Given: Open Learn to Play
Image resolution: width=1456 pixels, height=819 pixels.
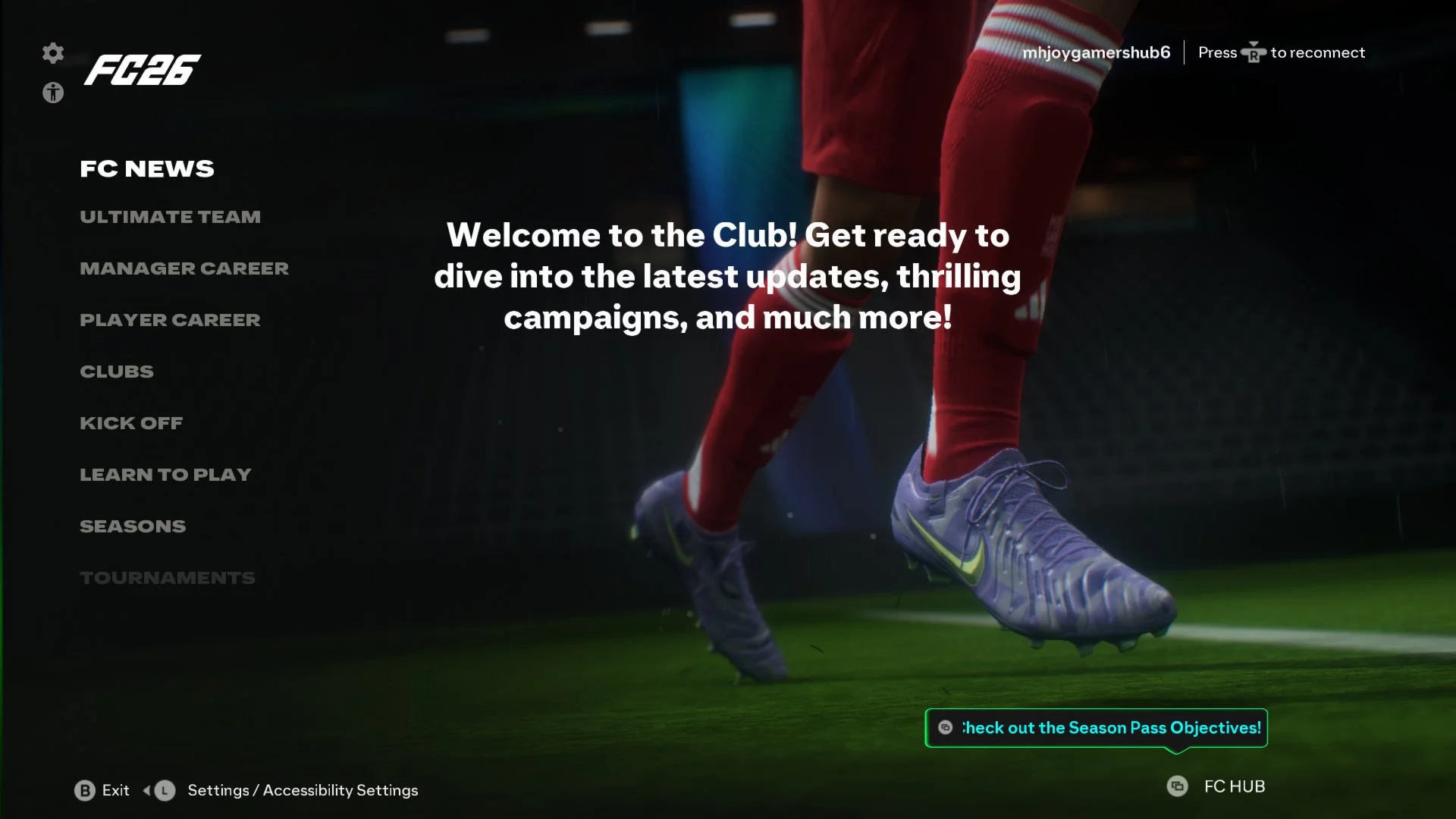Looking at the screenshot, I should pyautogui.click(x=165, y=474).
